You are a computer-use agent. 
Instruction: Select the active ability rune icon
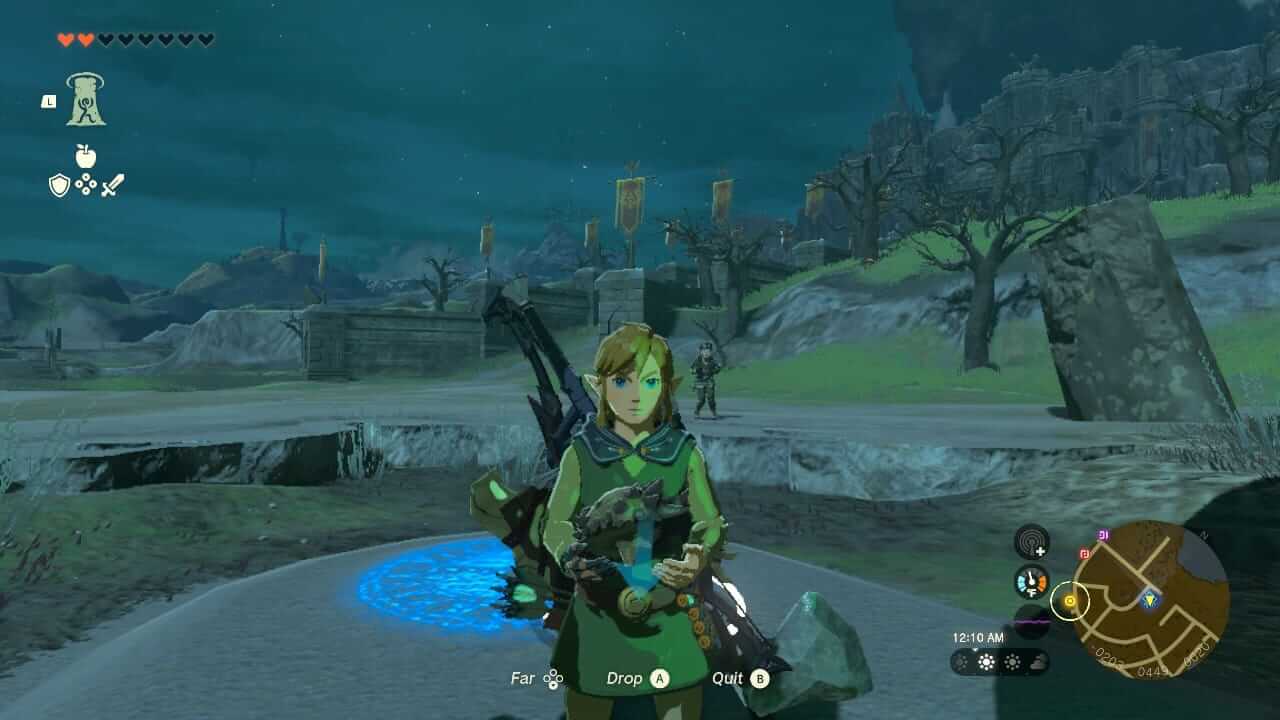pos(87,99)
